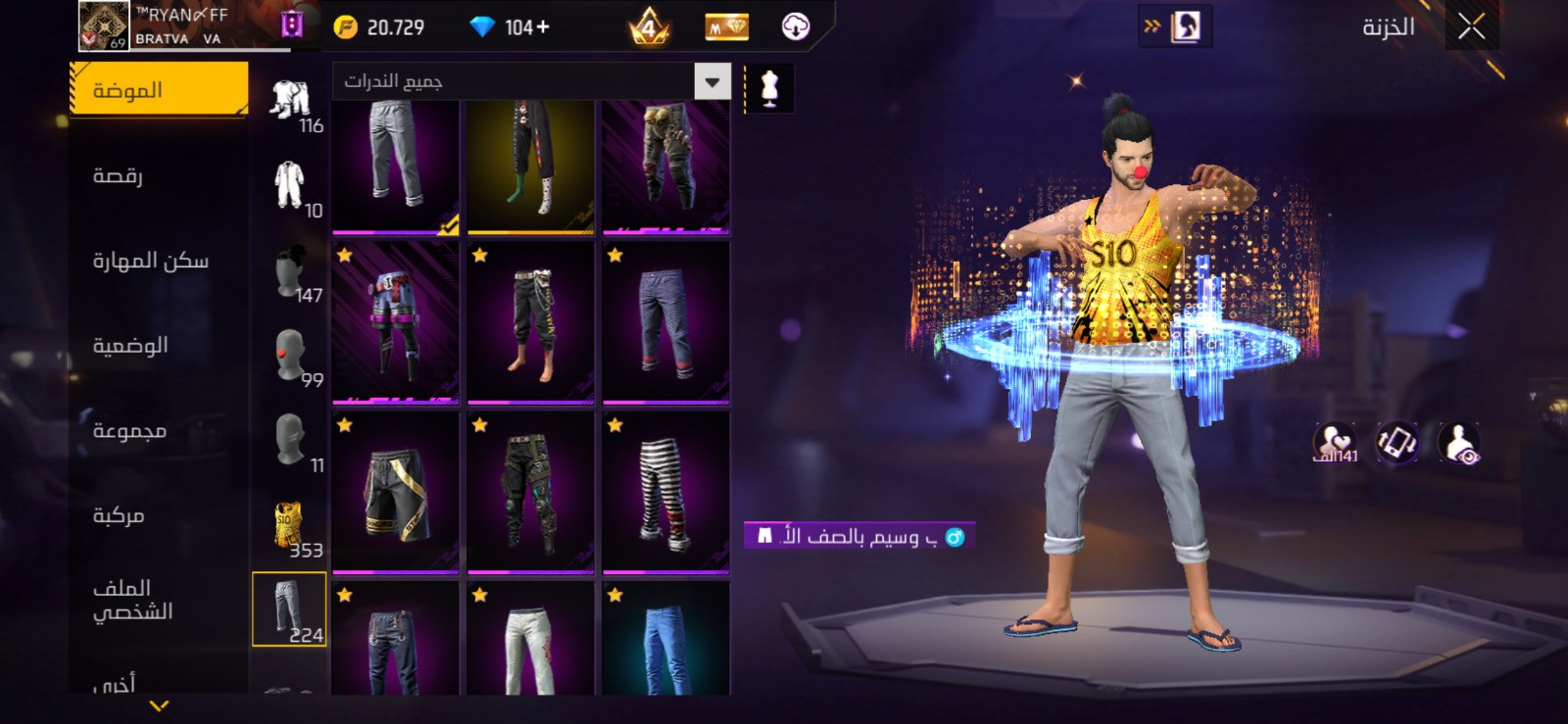Click the mannequin preview icon
This screenshot has width=1568, height=724.
[x=769, y=89]
